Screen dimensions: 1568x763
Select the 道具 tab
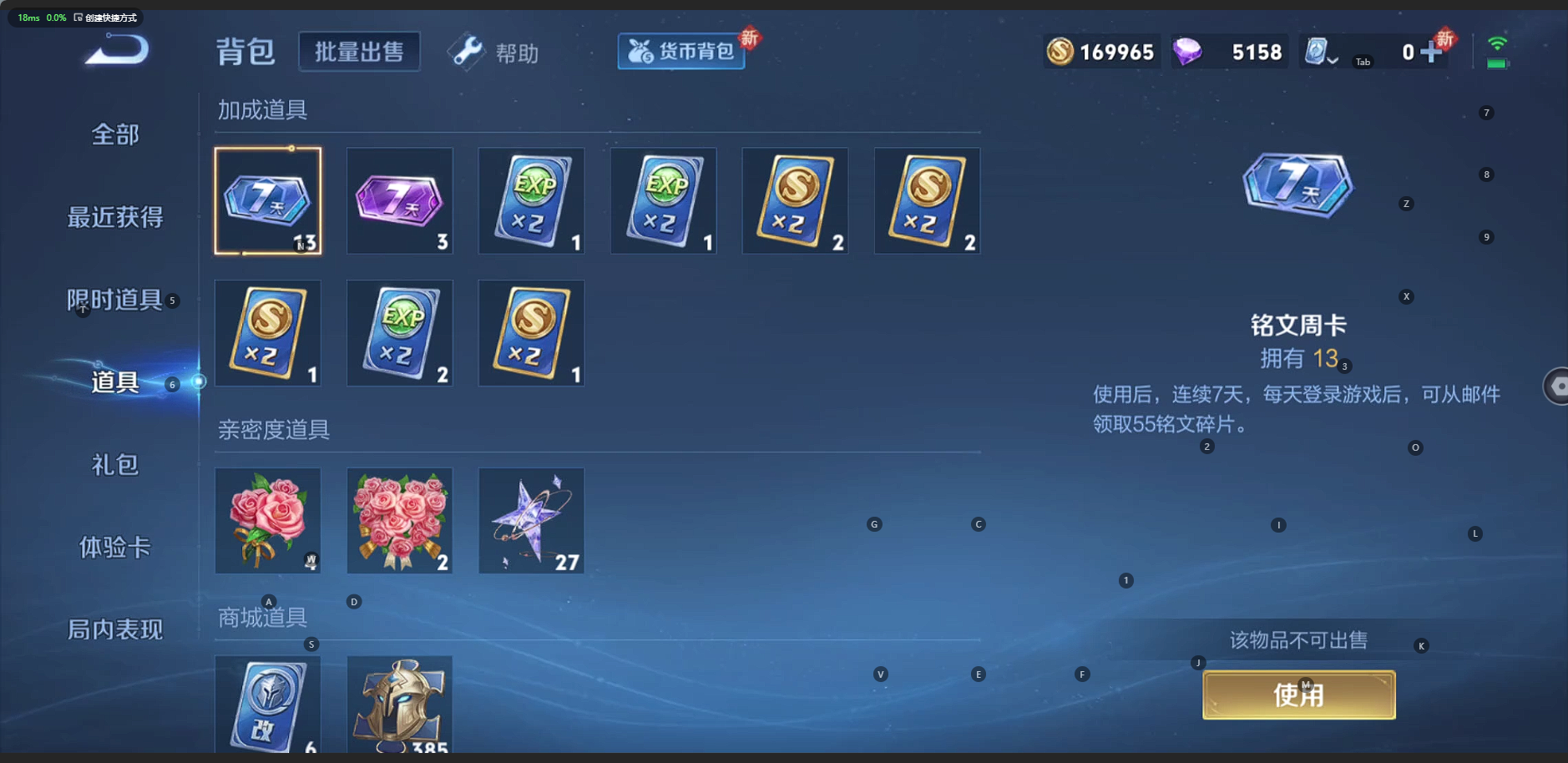click(115, 382)
